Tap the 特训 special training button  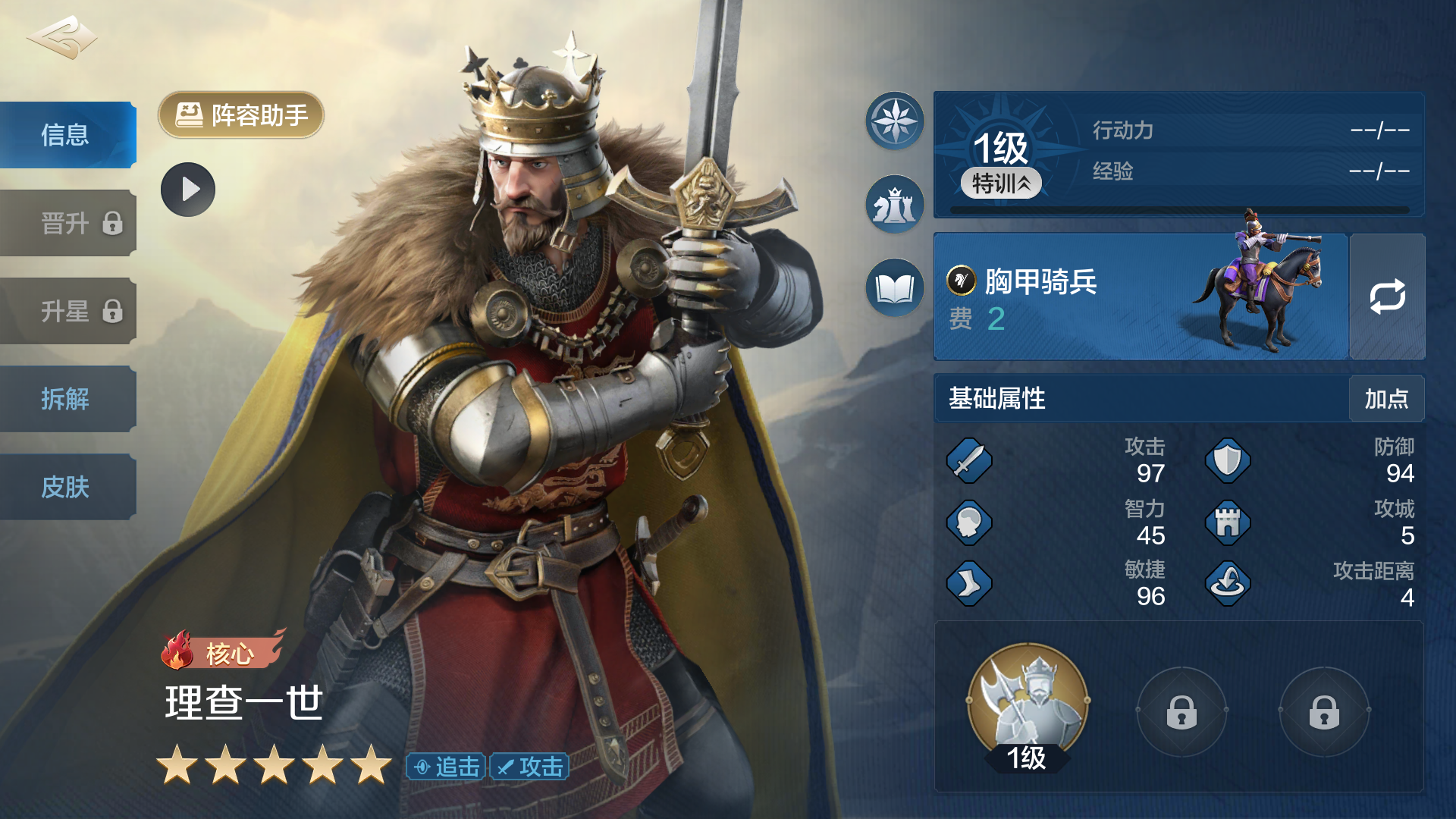(x=1001, y=184)
